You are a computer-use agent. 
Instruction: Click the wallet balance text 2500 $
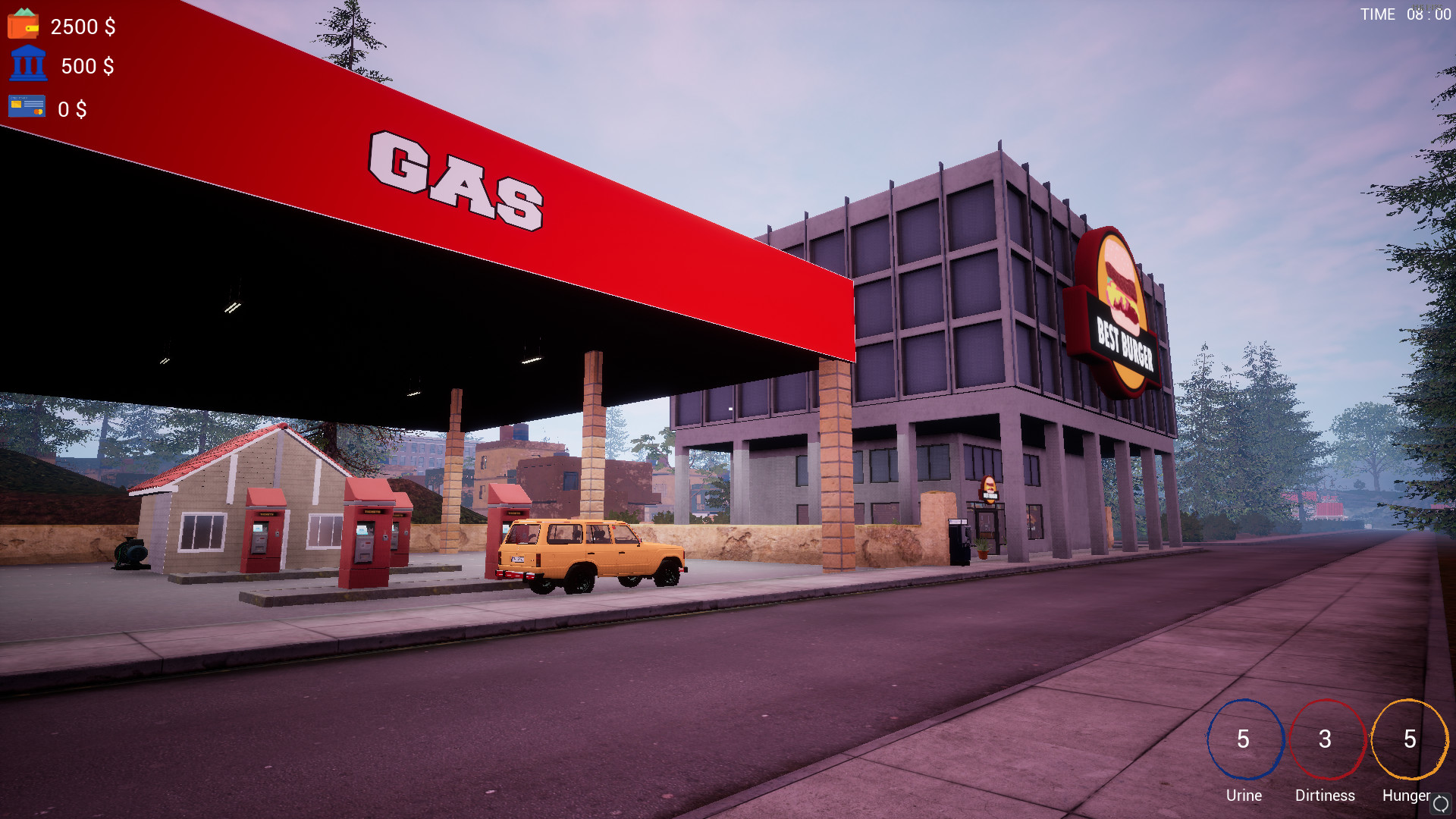[82, 27]
